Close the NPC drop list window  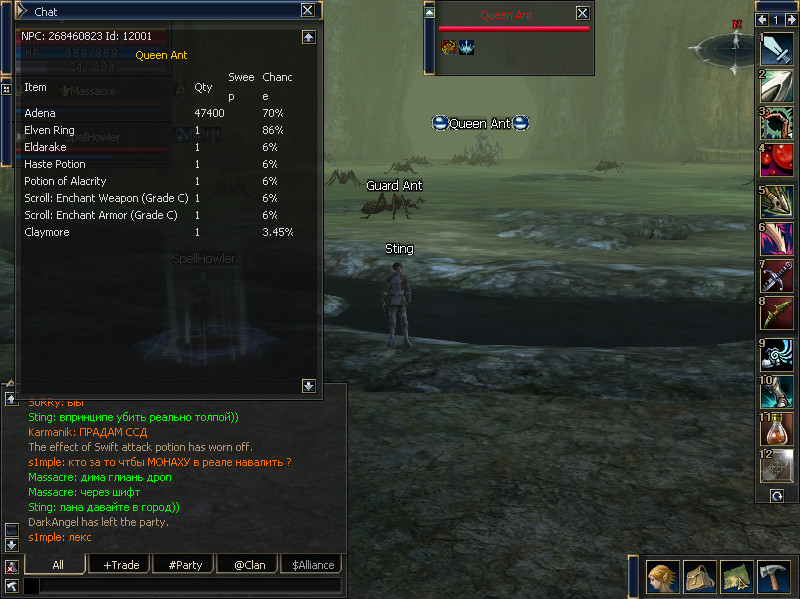(x=308, y=10)
